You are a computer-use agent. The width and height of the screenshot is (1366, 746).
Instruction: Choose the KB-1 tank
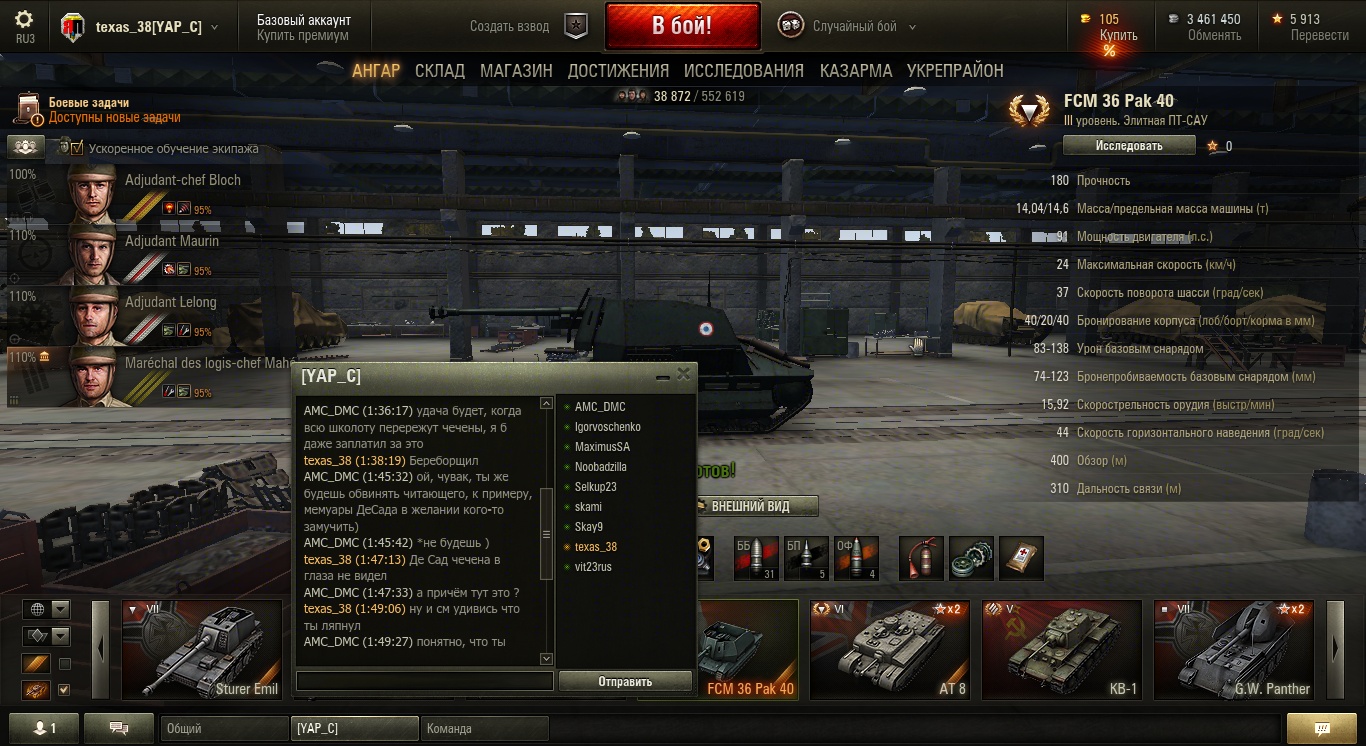click(x=1061, y=649)
